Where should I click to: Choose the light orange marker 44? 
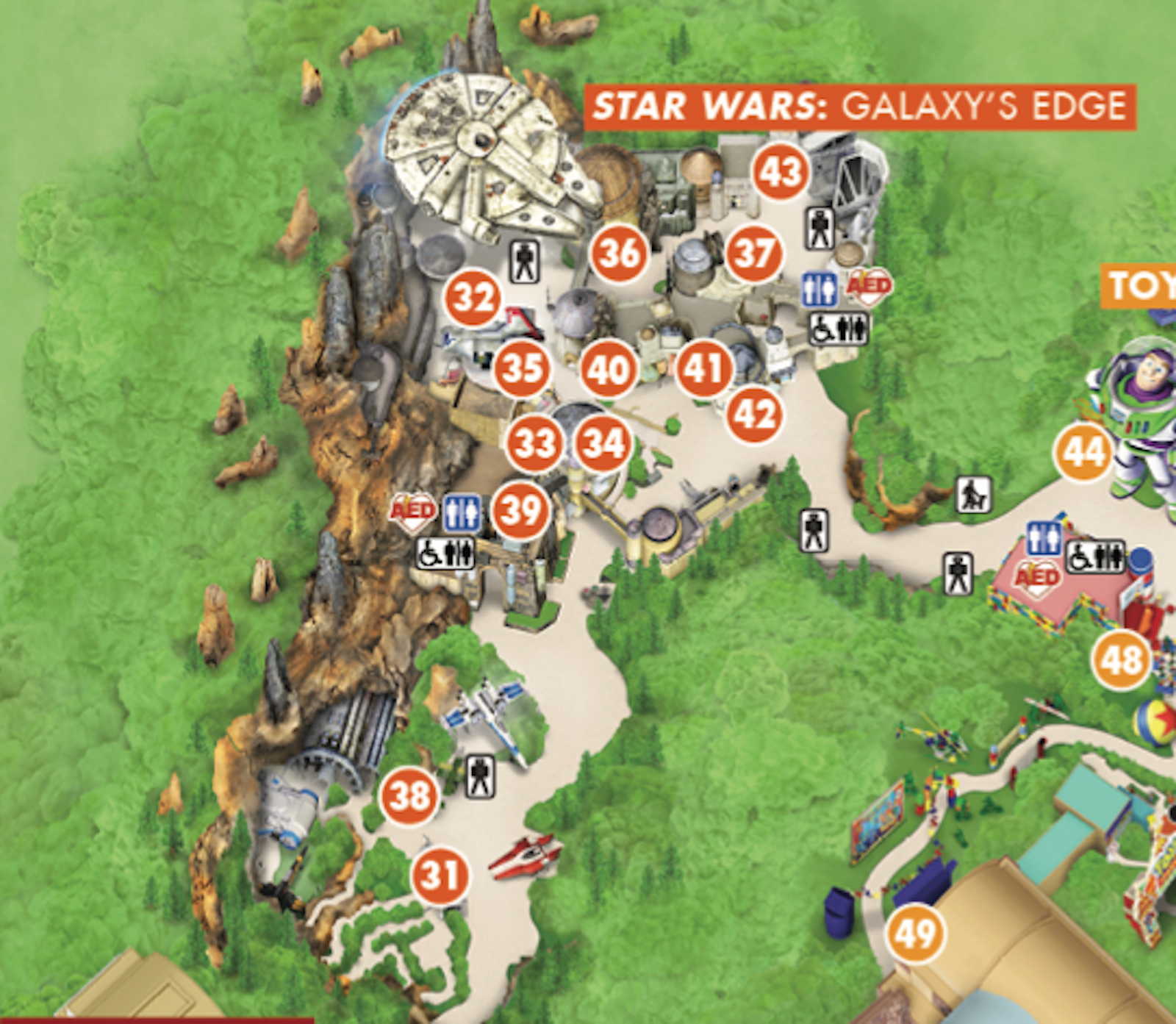coord(1084,452)
